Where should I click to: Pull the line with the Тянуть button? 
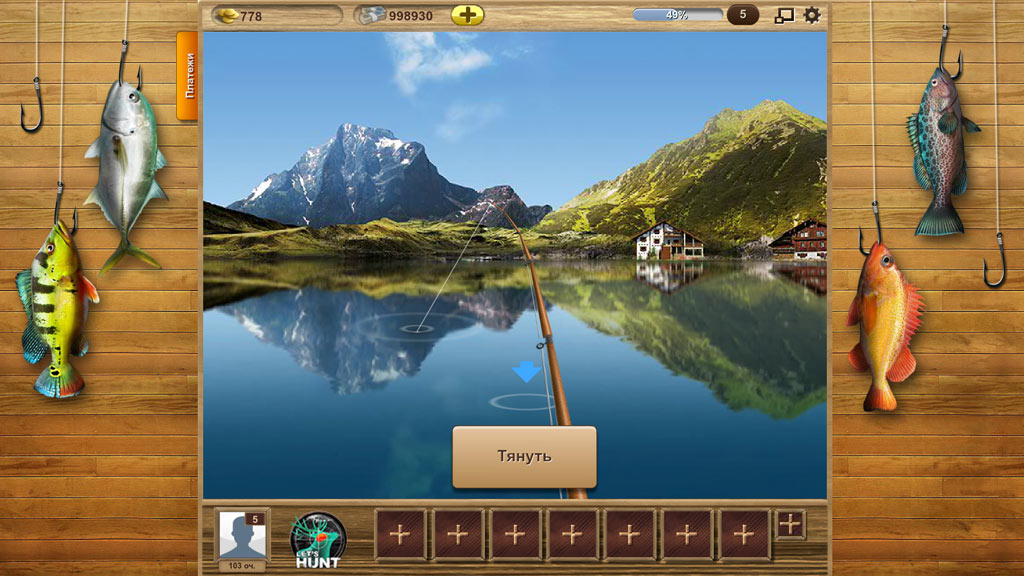(524, 457)
